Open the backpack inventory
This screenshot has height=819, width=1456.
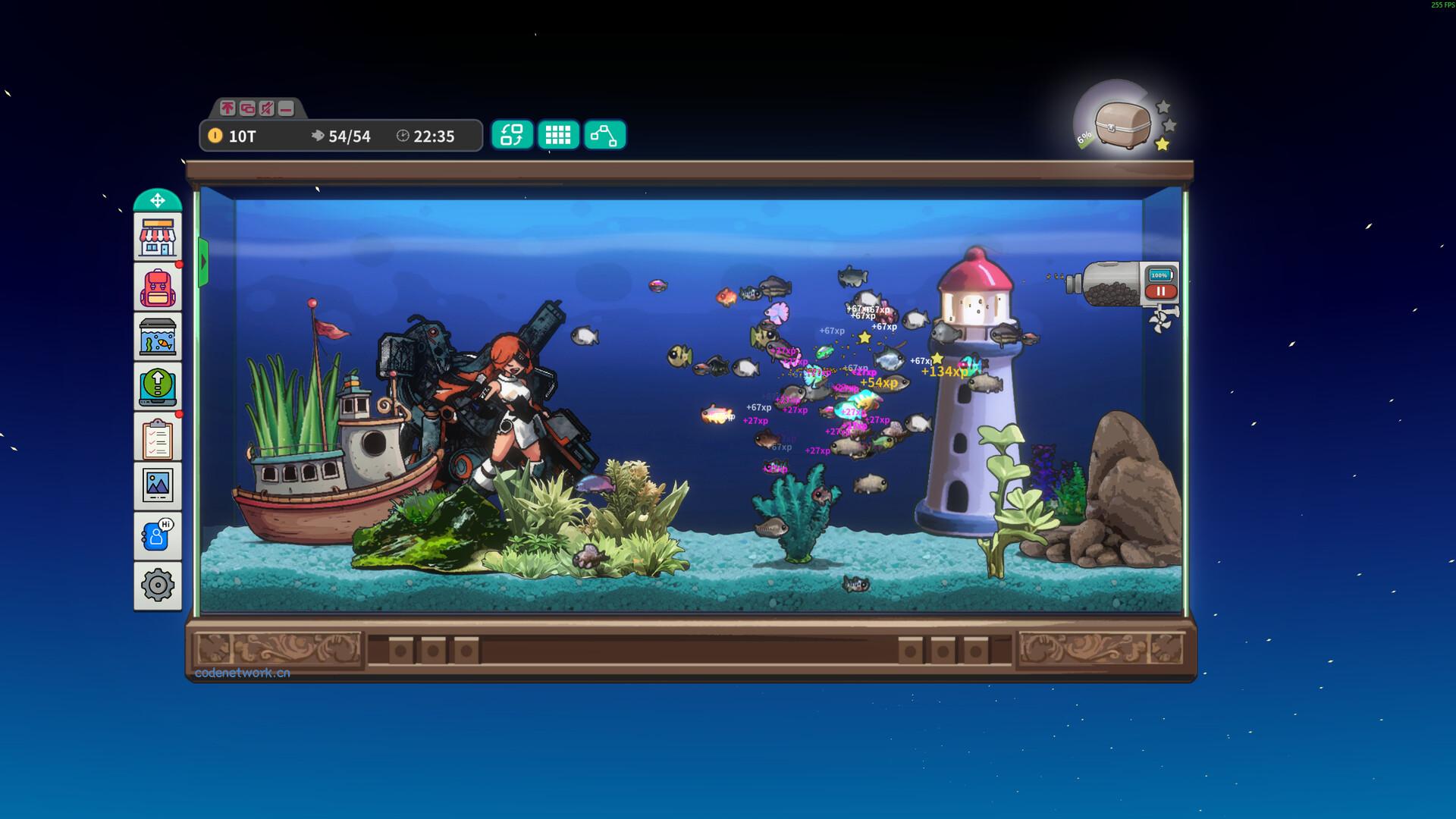[157, 287]
